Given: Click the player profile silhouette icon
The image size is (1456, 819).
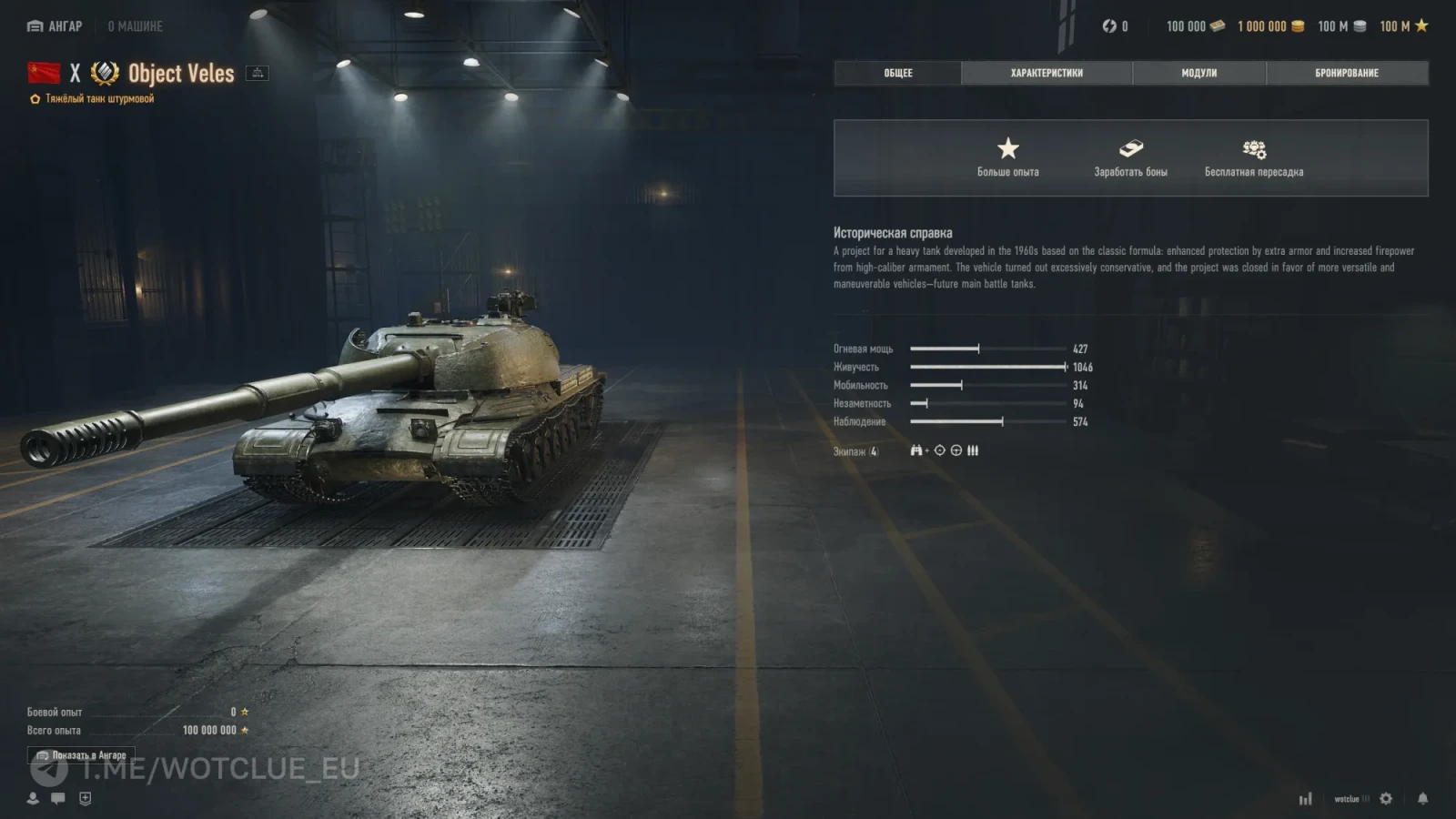Looking at the screenshot, I should point(33,800).
